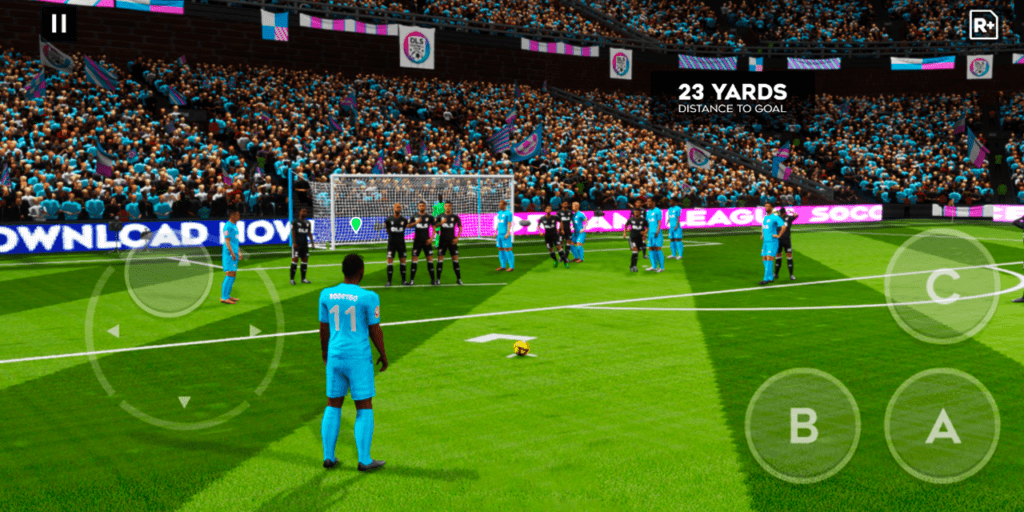Viewport: 1024px width, 512px height.
Task: Tap the virtual joystick's left arrow
Action: tap(113, 330)
